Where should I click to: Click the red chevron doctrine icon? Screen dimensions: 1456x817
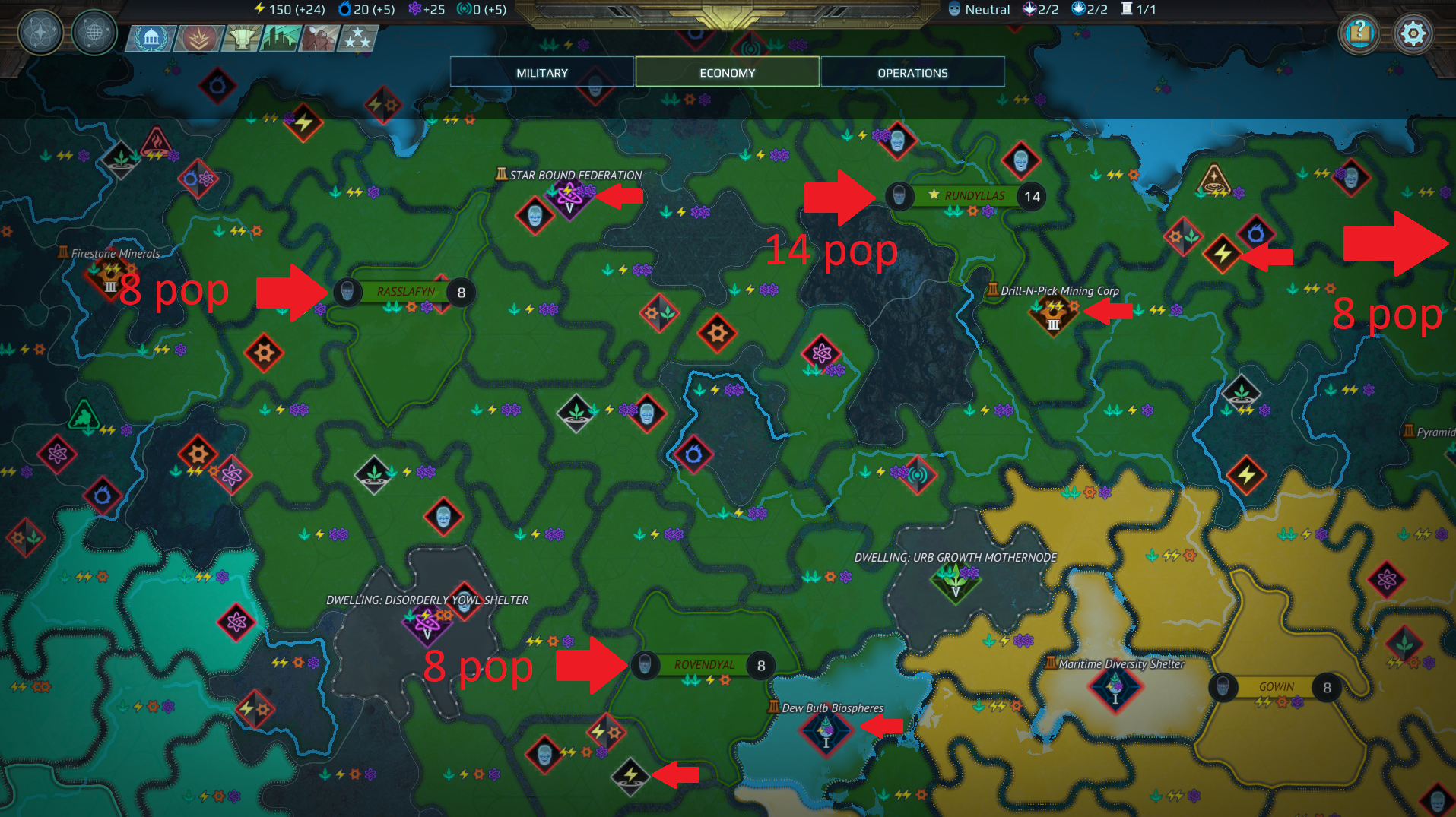coord(196,39)
